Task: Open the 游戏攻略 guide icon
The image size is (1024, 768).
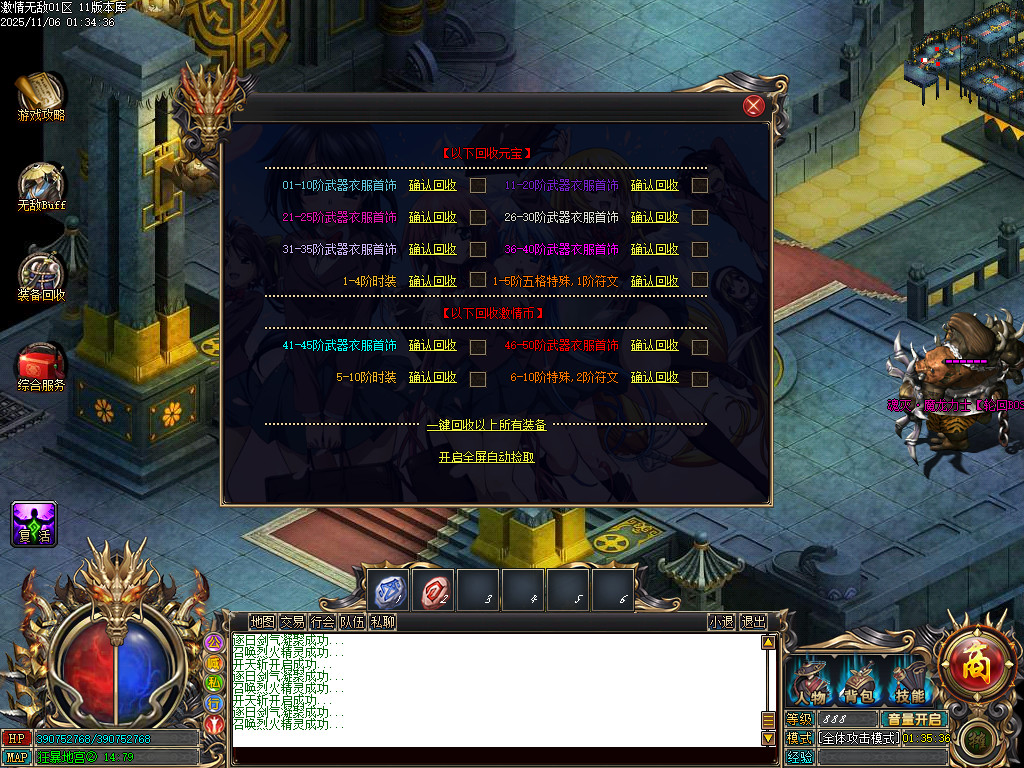Action: 40,94
